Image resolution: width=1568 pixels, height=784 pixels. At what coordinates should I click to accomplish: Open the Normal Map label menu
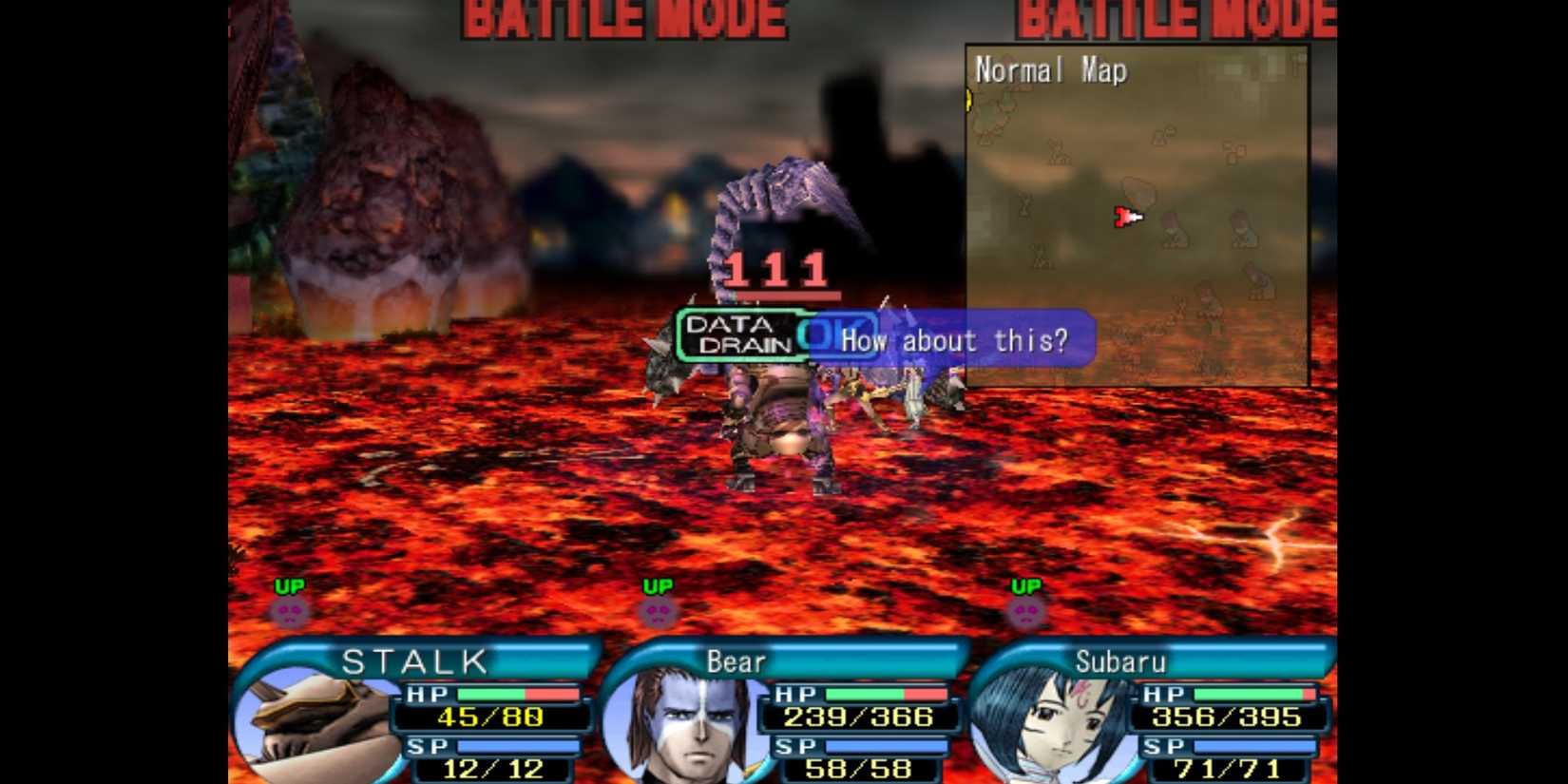click(x=1049, y=69)
